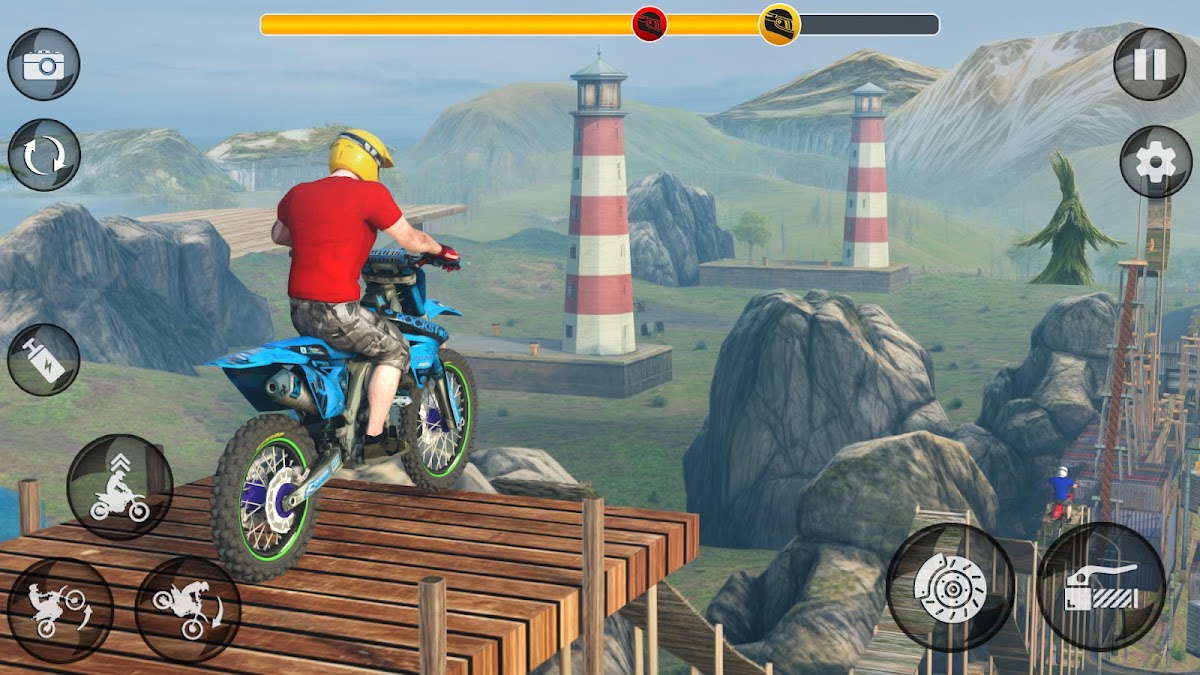Perform the forward lean stunt
This screenshot has width=1200, height=675.
(188, 609)
